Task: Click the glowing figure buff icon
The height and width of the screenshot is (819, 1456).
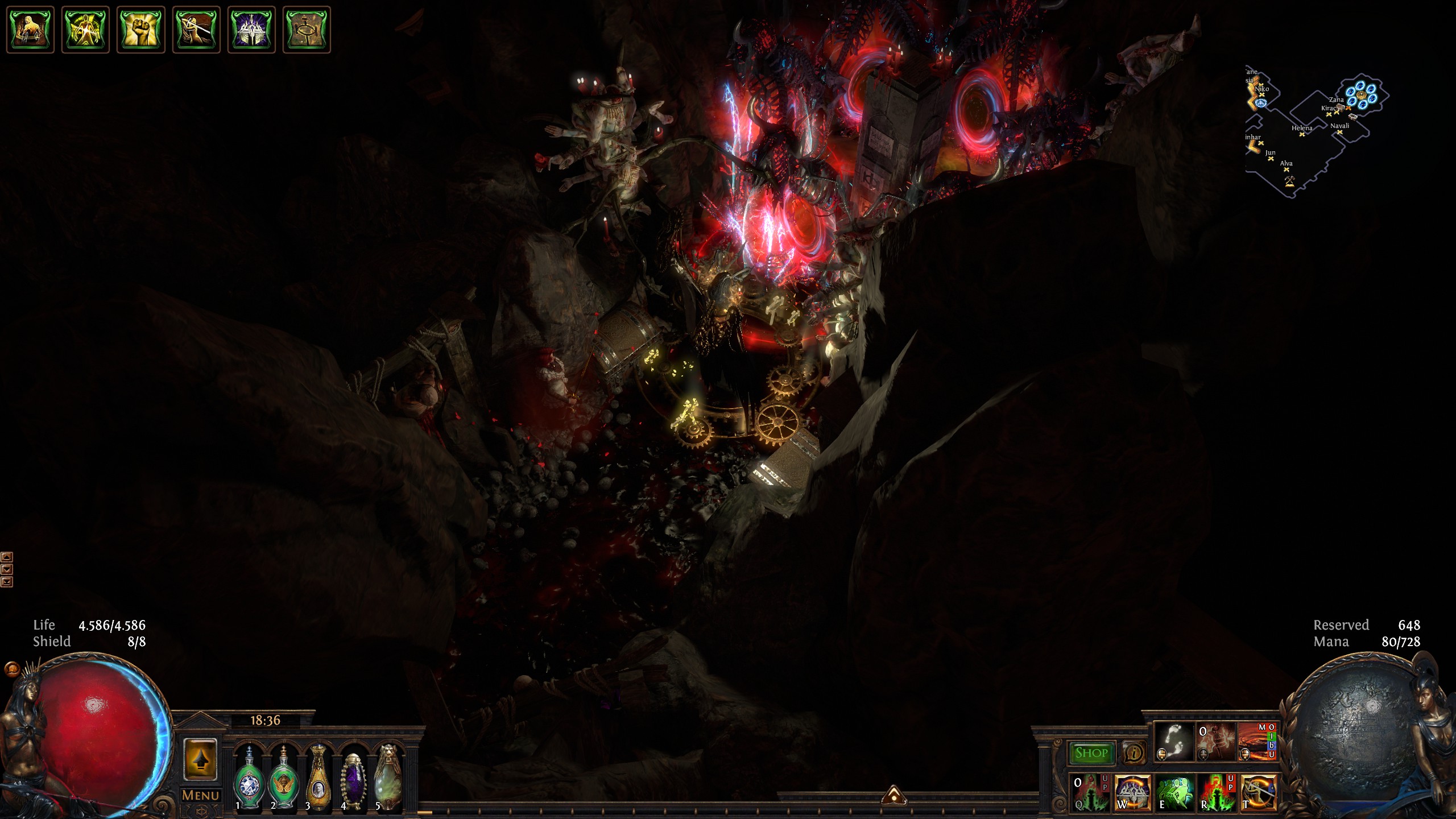Action: point(85,30)
